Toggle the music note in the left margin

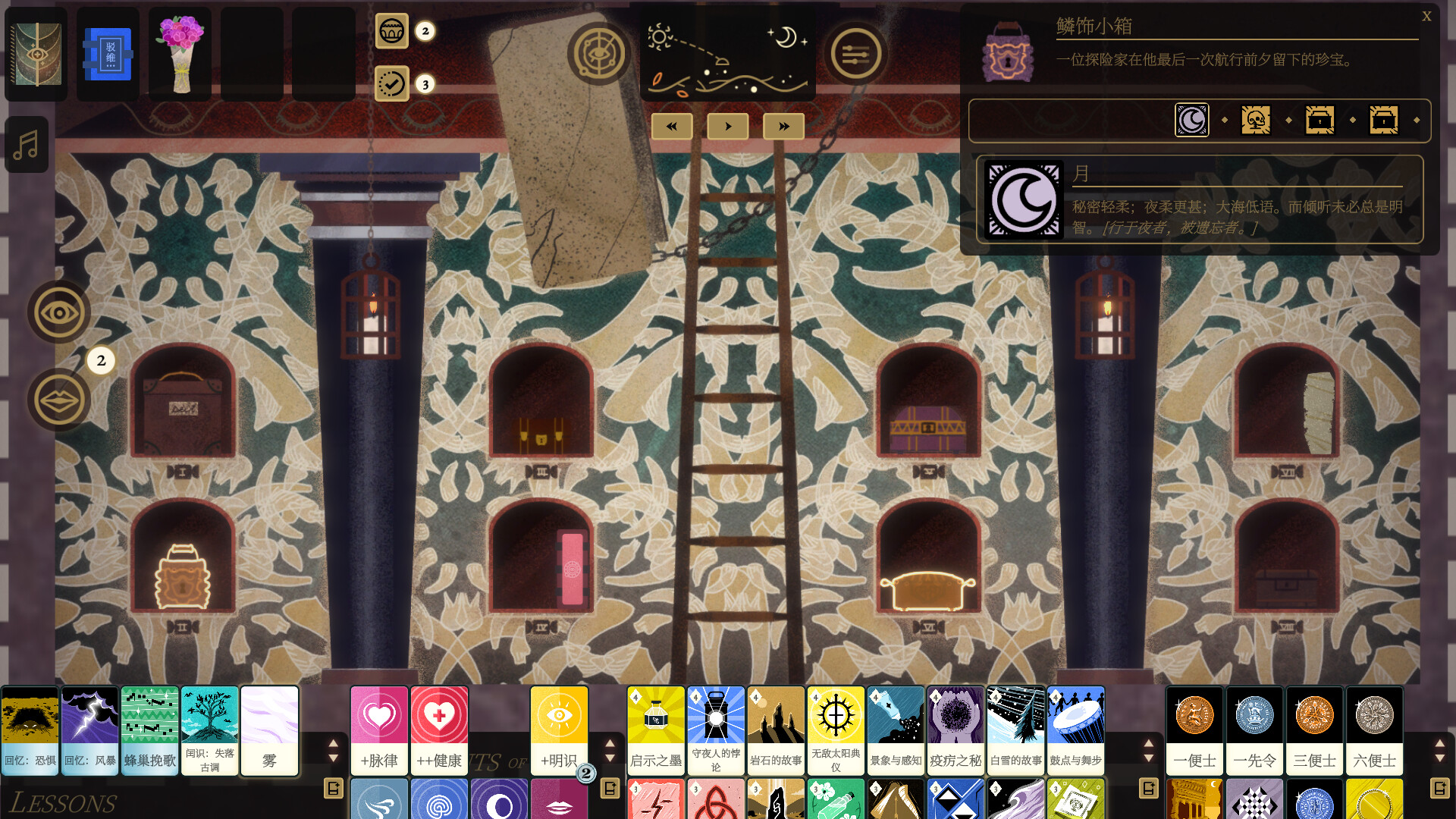coord(27,144)
